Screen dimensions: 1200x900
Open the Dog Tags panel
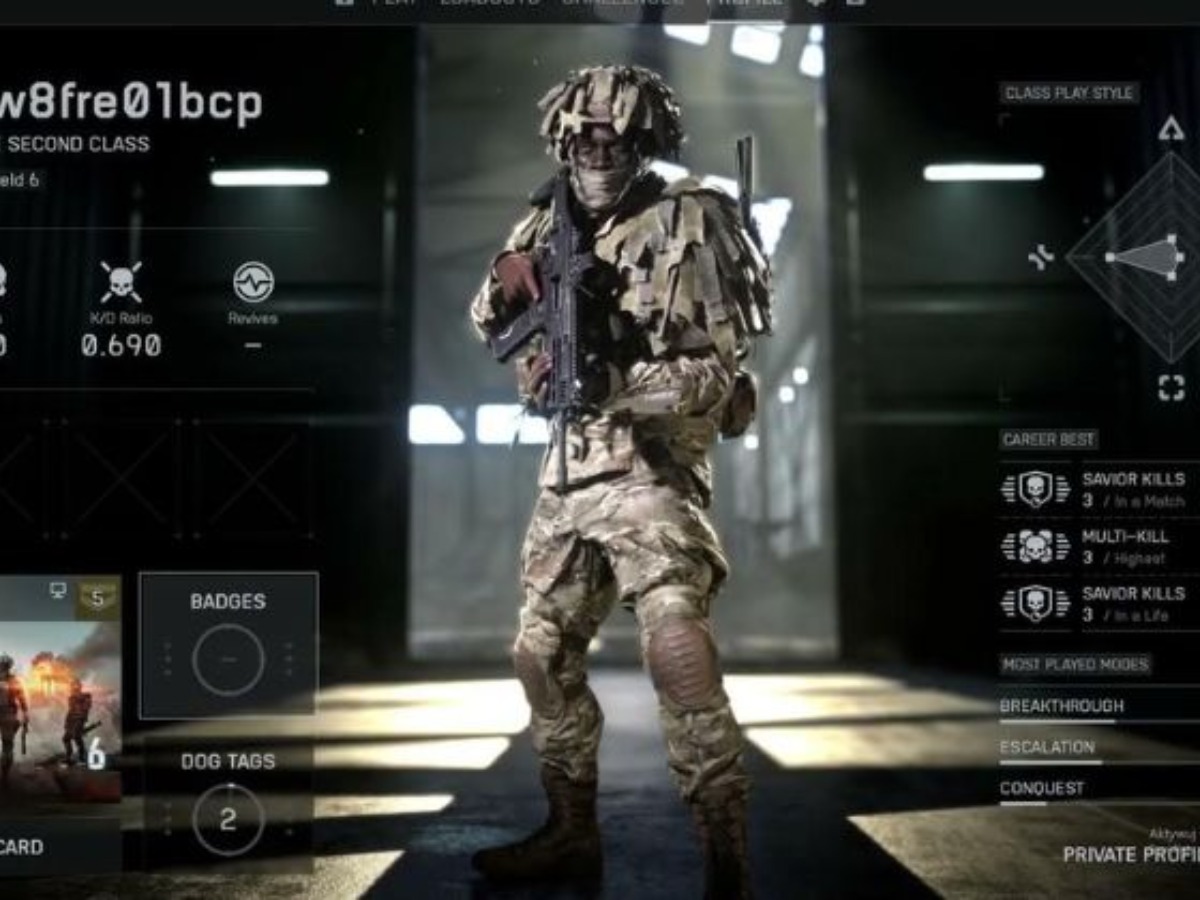[x=228, y=805]
